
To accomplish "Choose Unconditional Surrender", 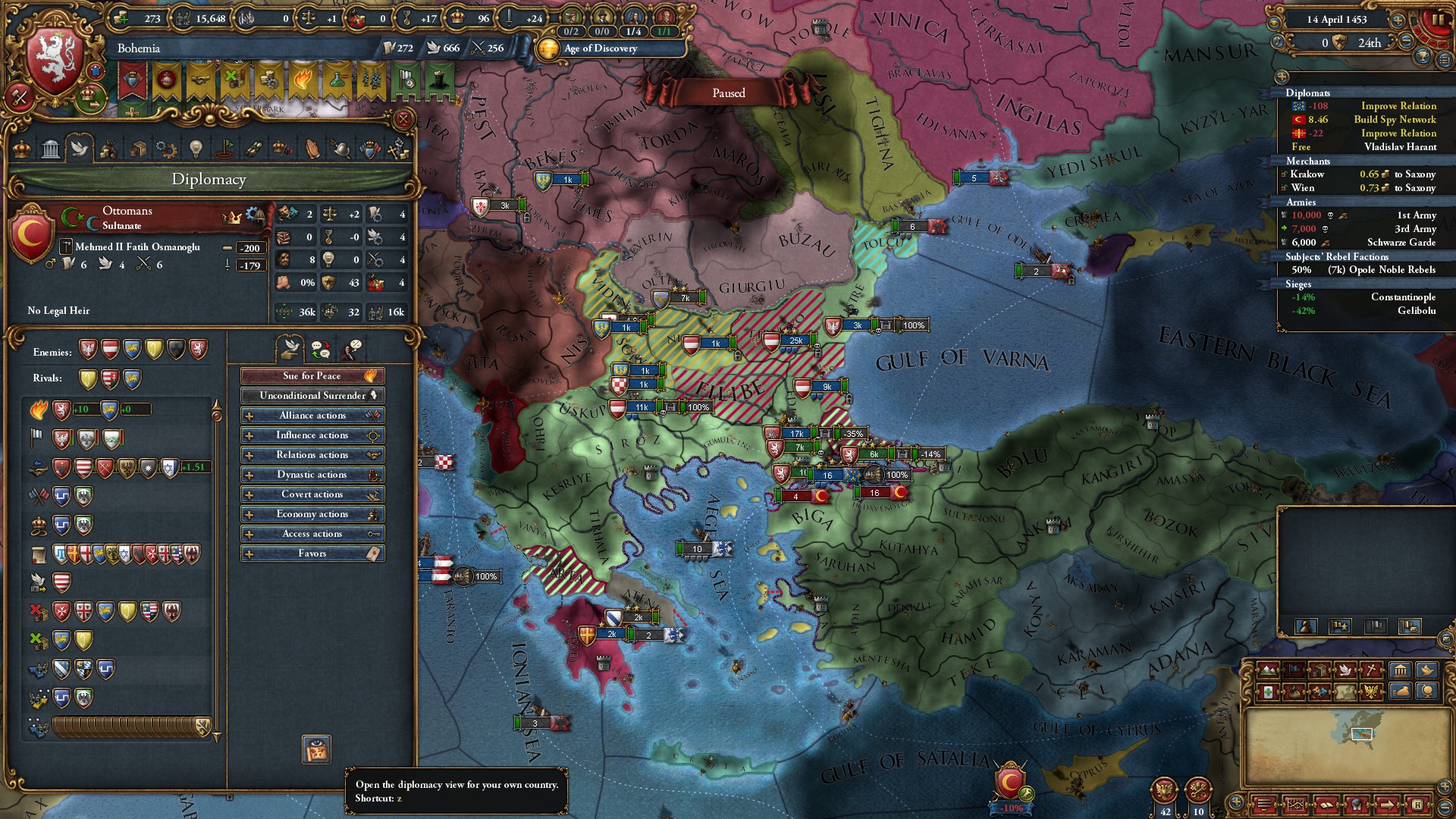I will [312, 396].
